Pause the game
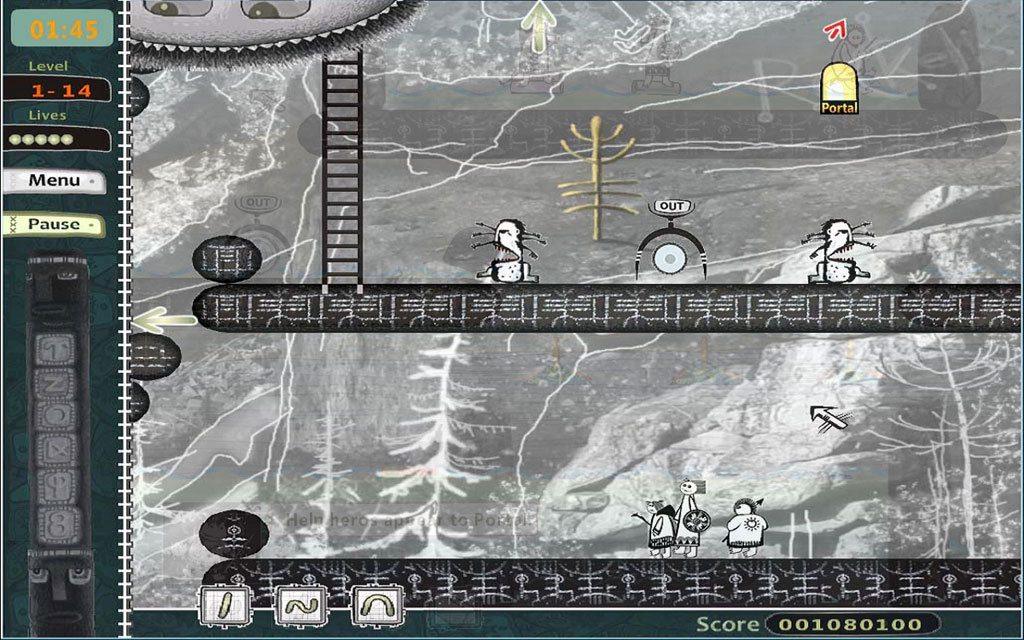Viewport: 1024px width, 640px height. pos(55,224)
